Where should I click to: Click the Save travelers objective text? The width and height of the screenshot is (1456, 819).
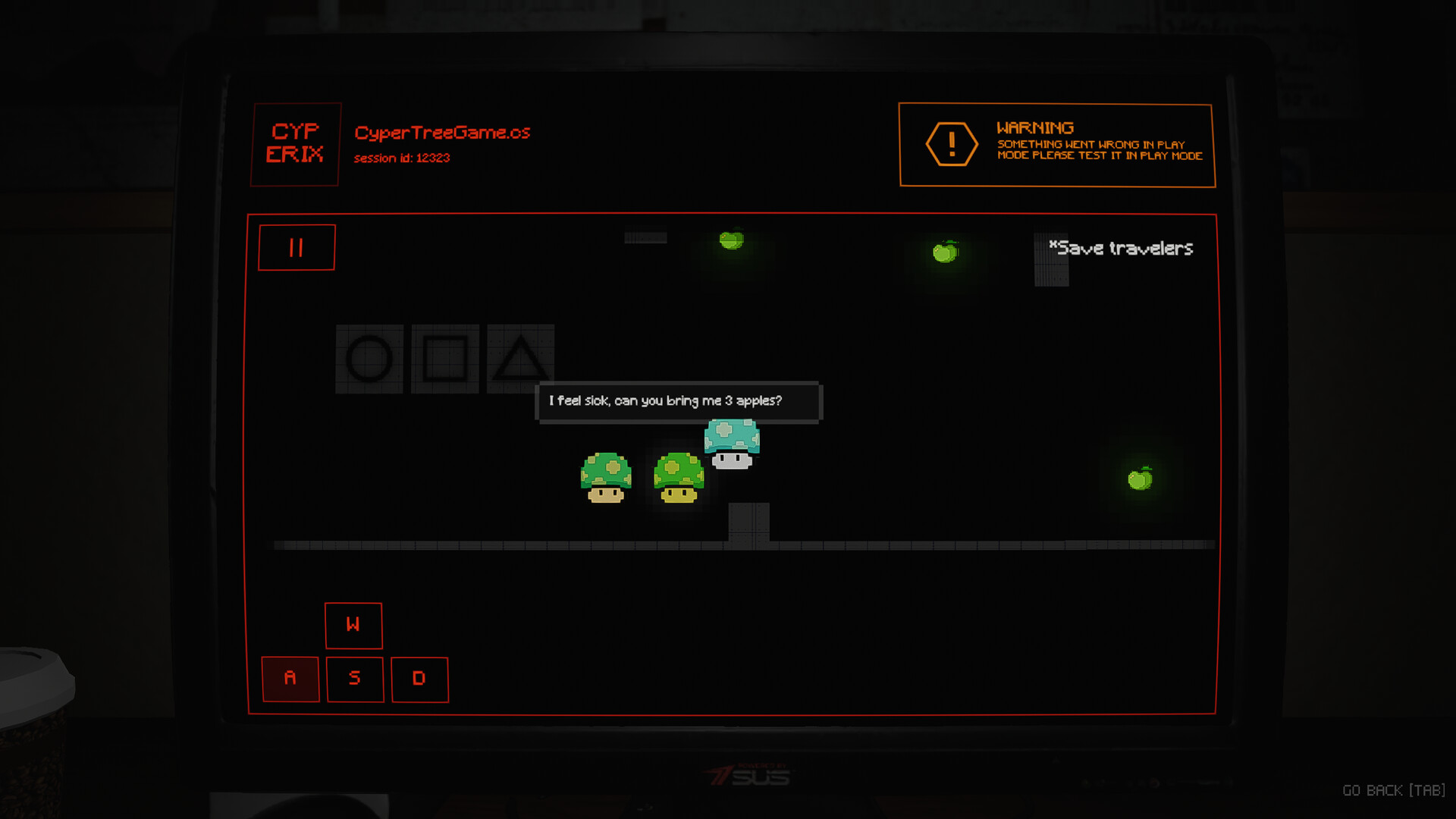click(x=1121, y=248)
